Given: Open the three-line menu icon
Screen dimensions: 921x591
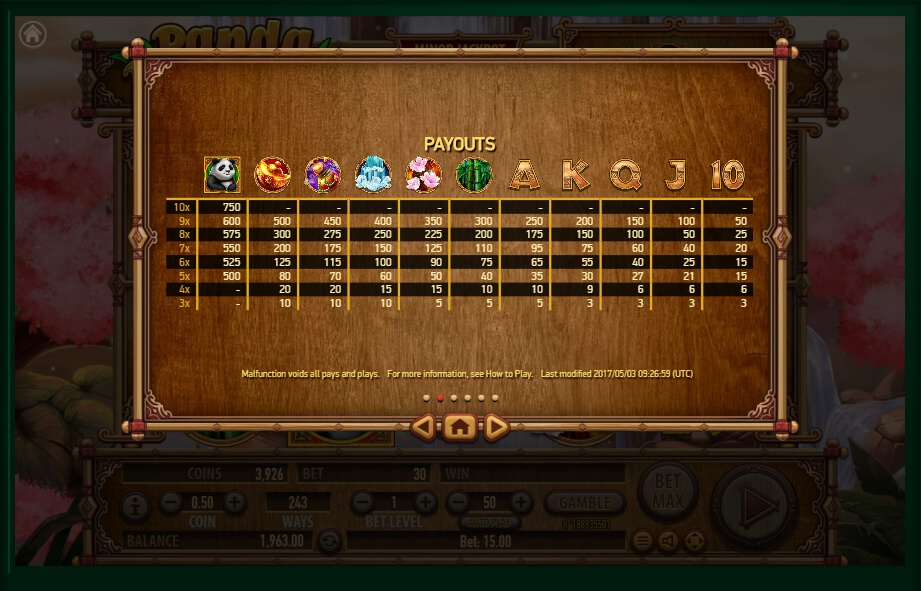Looking at the screenshot, I should click(643, 541).
